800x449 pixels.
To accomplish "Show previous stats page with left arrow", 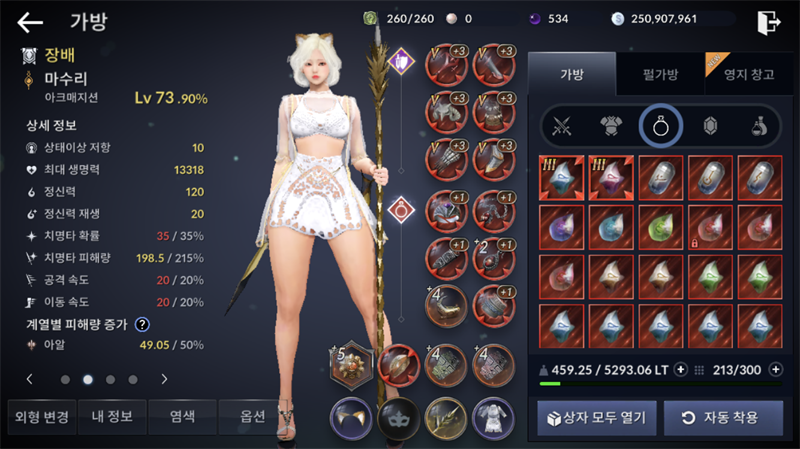I will (x=30, y=379).
